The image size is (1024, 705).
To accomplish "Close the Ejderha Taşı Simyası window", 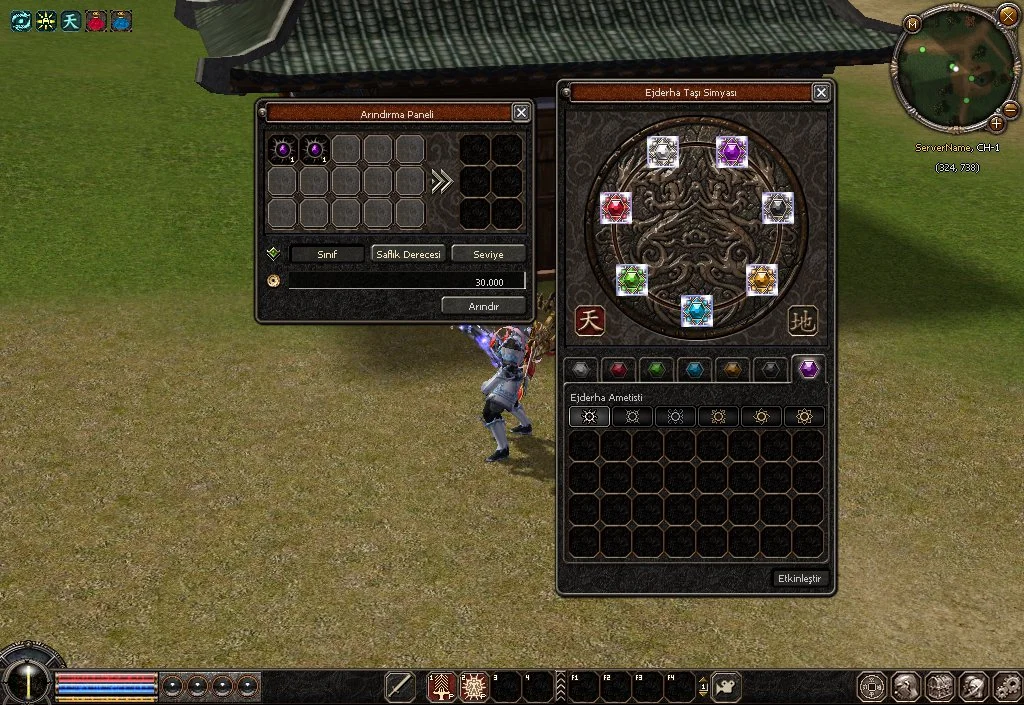I will pyautogui.click(x=821, y=93).
